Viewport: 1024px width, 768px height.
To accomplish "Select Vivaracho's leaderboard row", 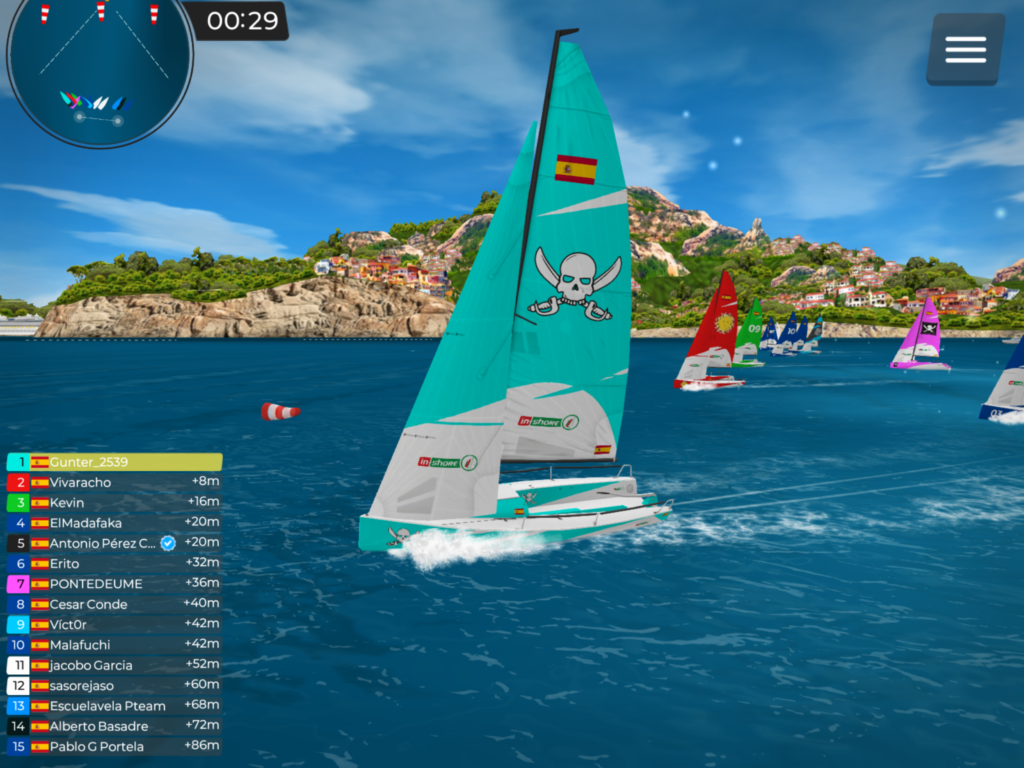I will pyautogui.click(x=114, y=482).
